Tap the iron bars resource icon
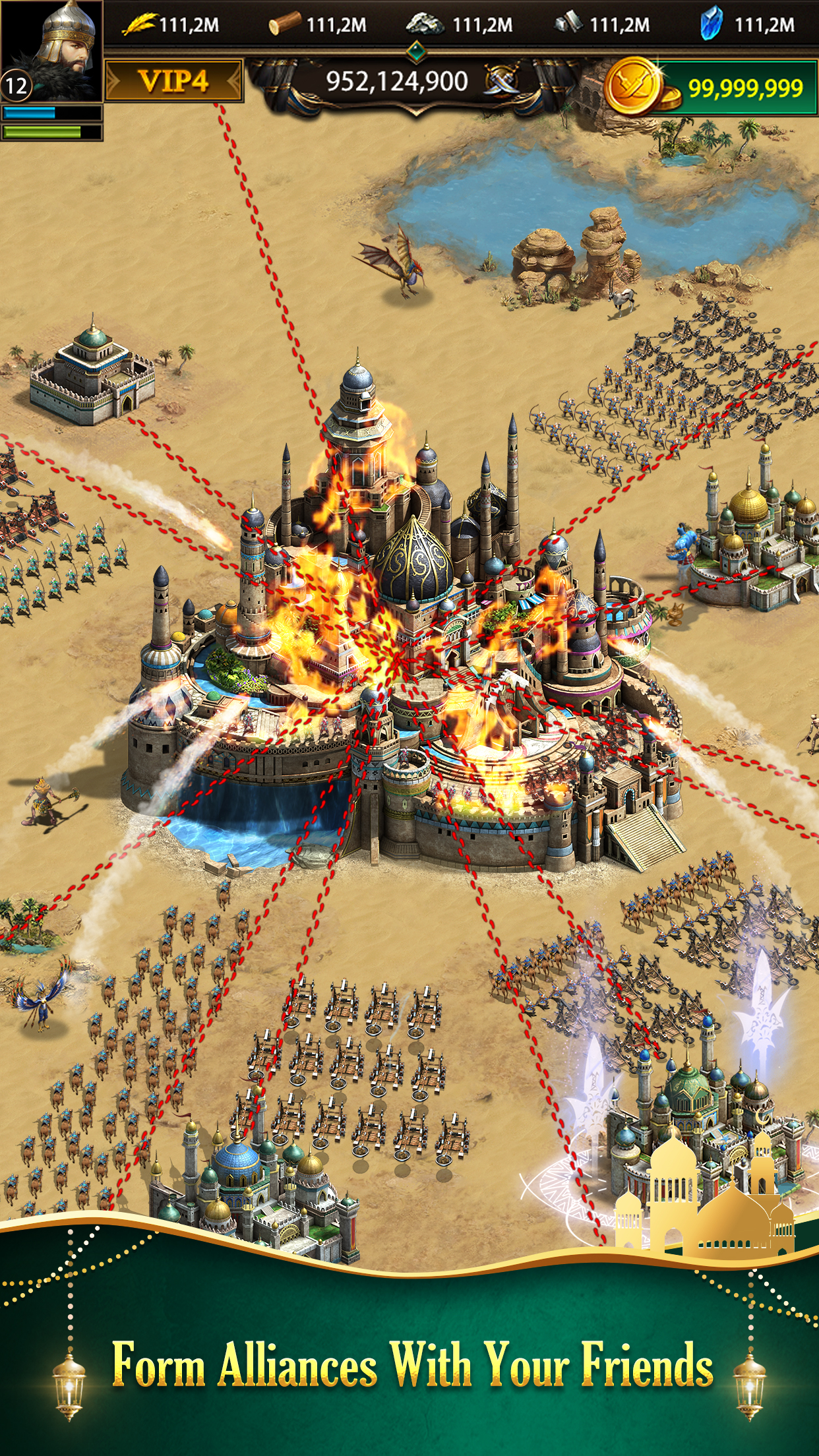Viewport: 819px width, 1456px height. click(x=568, y=24)
